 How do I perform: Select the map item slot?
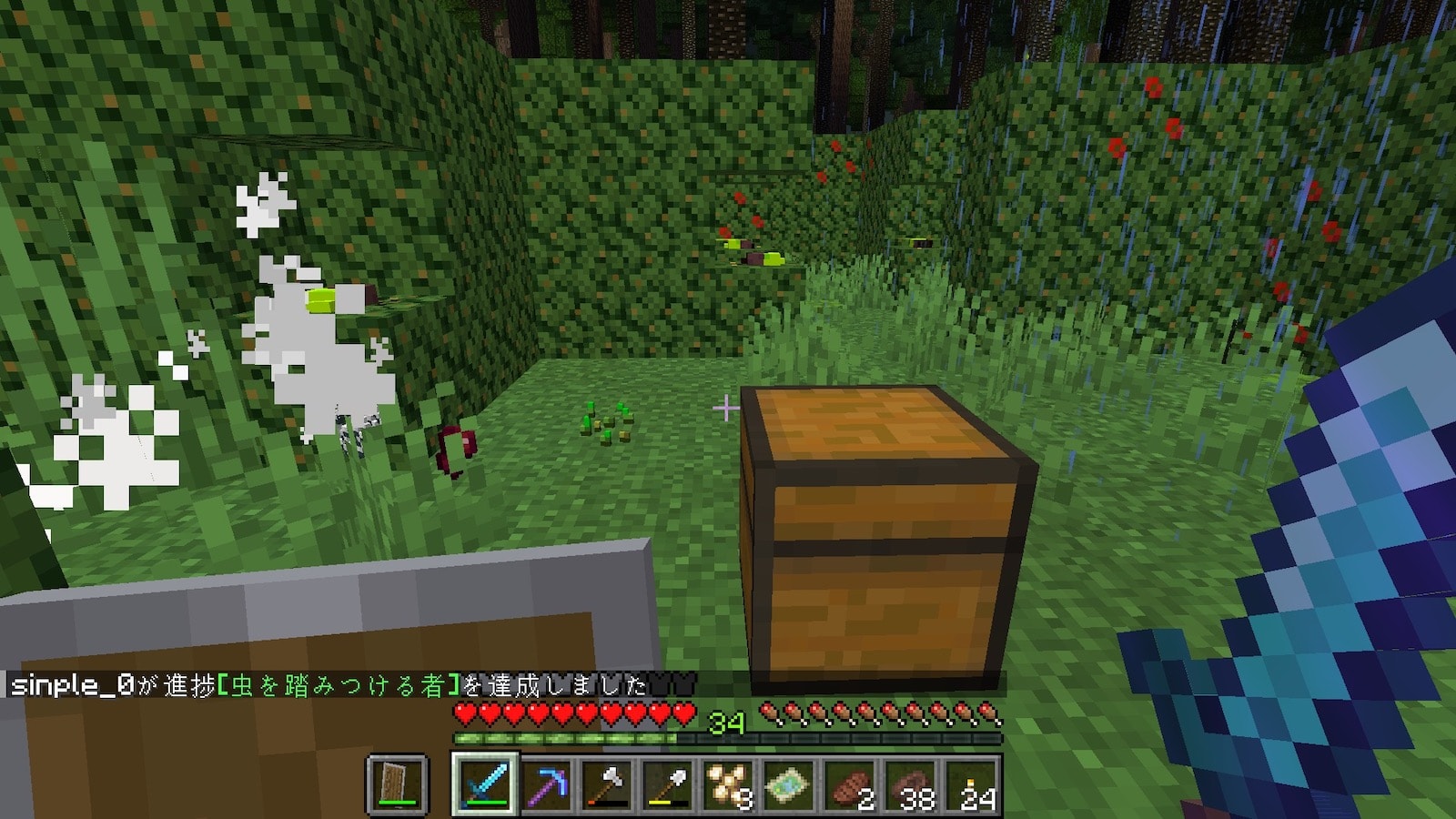(x=790, y=784)
